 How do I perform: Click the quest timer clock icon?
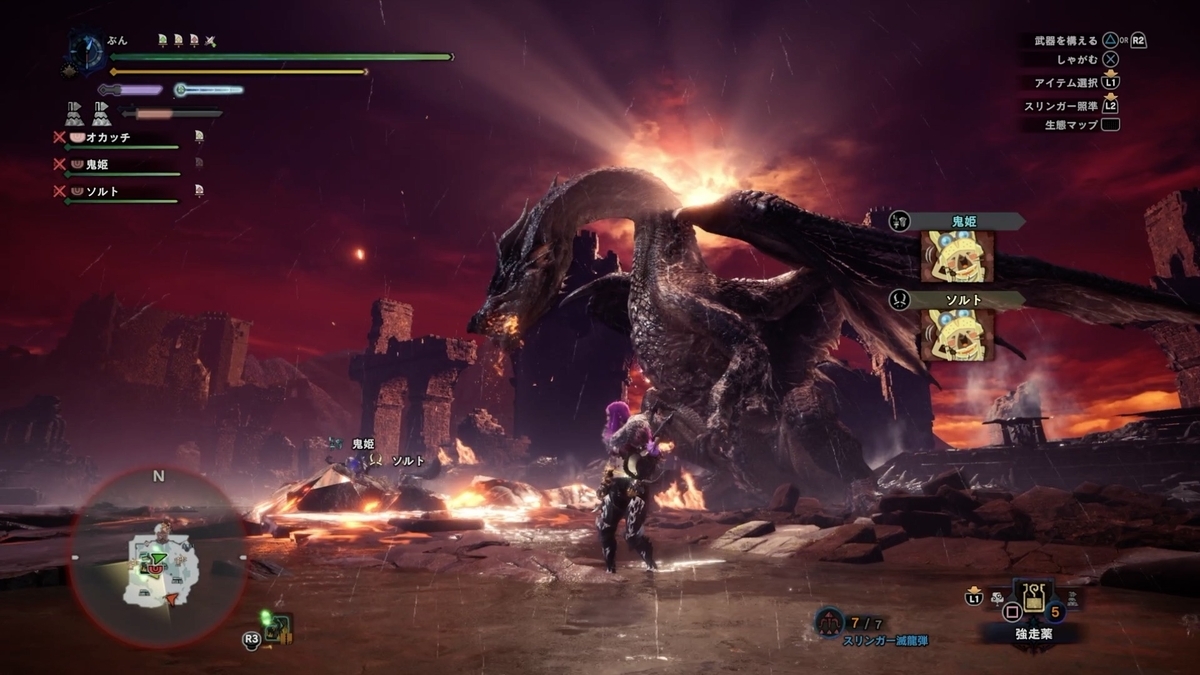pos(86,52)
